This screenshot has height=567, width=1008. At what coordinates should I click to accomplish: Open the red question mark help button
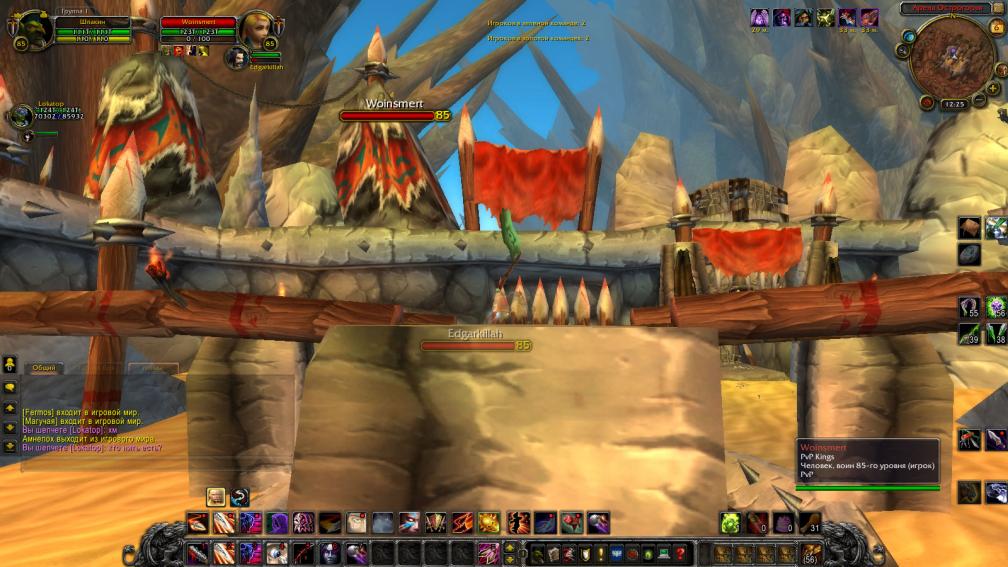tap(680, 552)
